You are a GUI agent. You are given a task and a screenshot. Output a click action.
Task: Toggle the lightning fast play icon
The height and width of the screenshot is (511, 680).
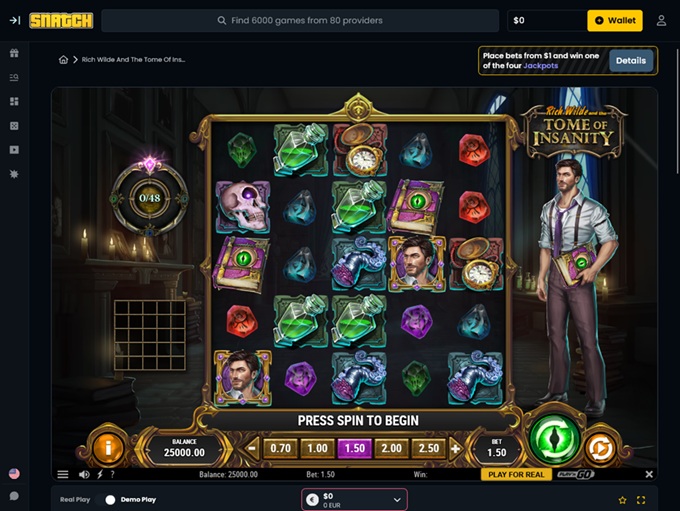point(100,475)
